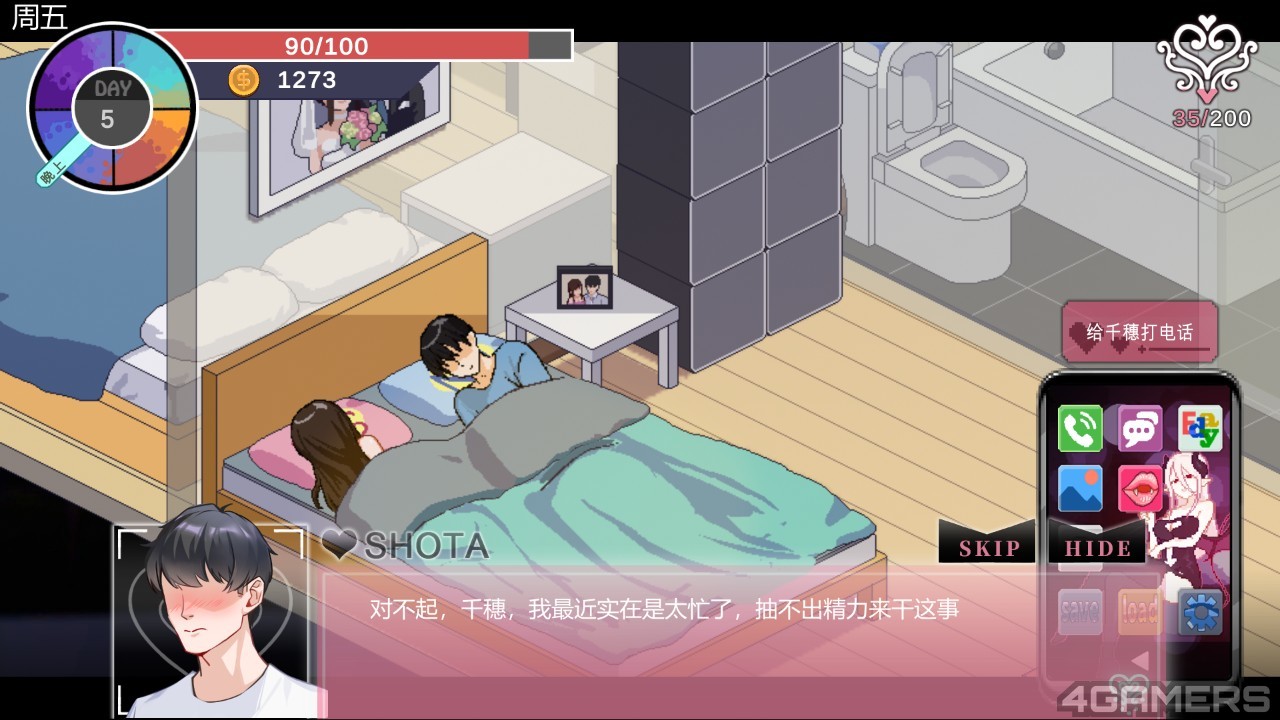Click the ornate heart affection emblem
Screen dimensions: 1280x720
click(1206, 62)
